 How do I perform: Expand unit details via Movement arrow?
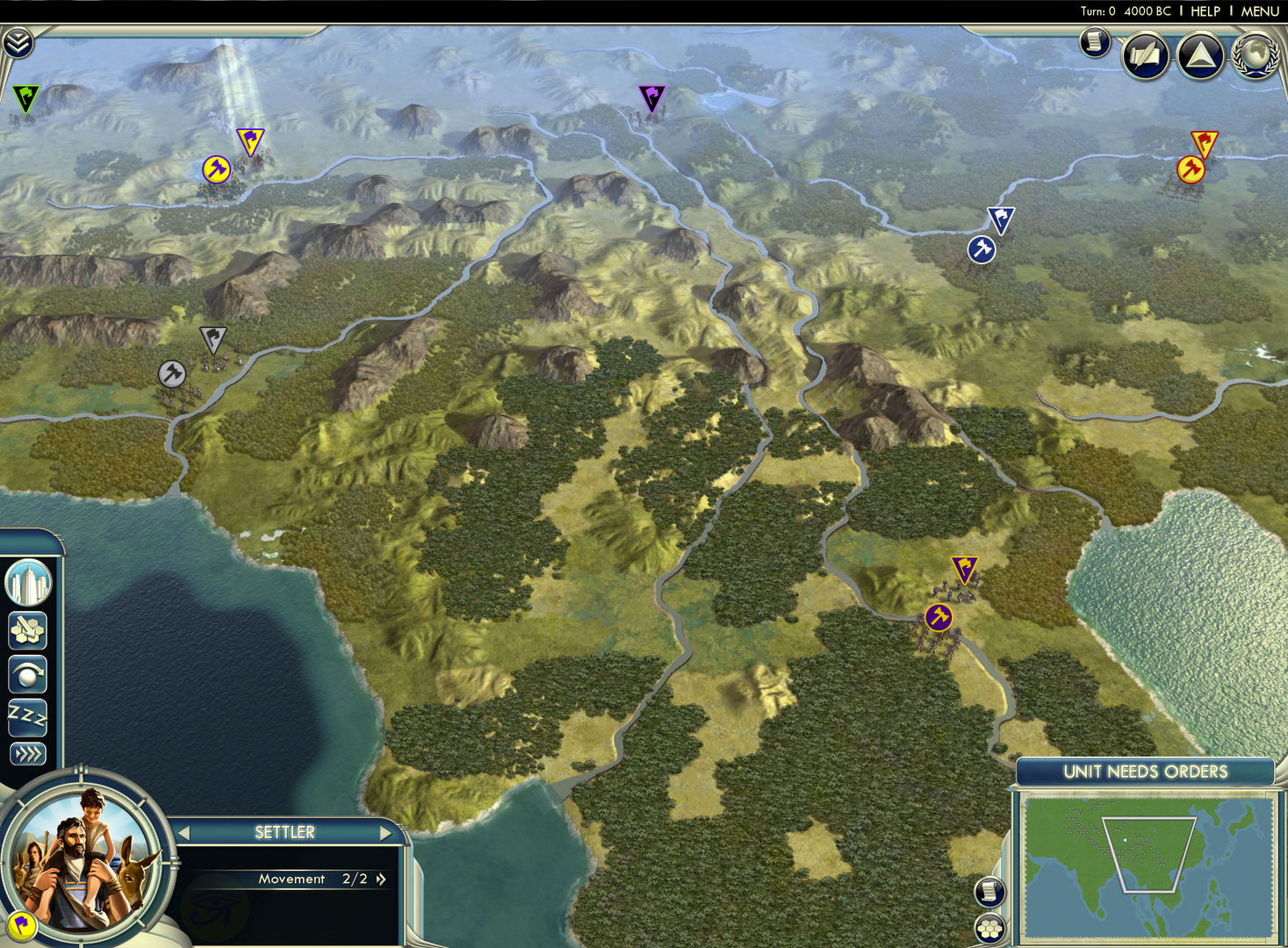pyautogui.click(x=379, y=879)
